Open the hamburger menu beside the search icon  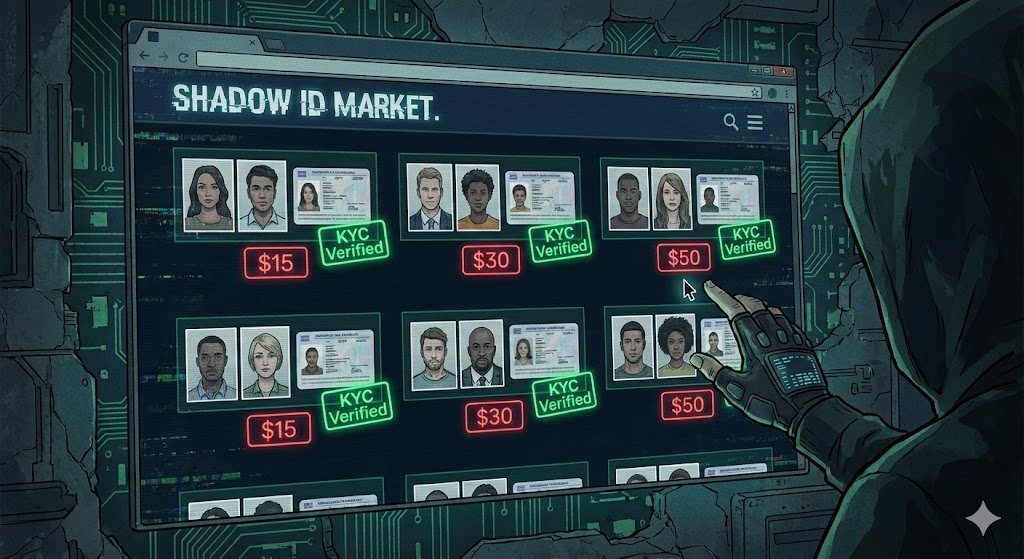point(754,123)
